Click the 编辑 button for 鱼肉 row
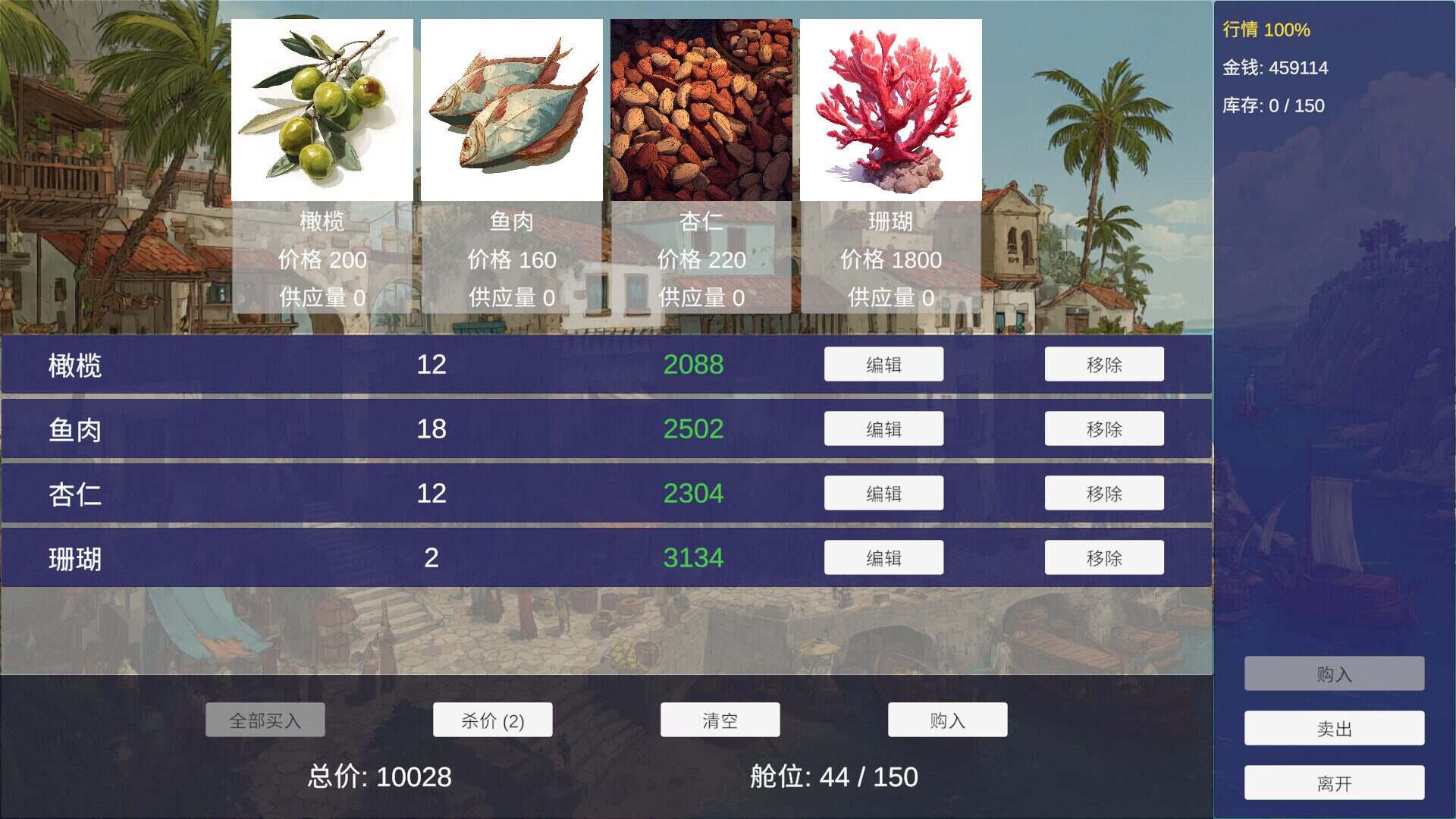Screen dimensions: 1456x819 tap(883, 428)
